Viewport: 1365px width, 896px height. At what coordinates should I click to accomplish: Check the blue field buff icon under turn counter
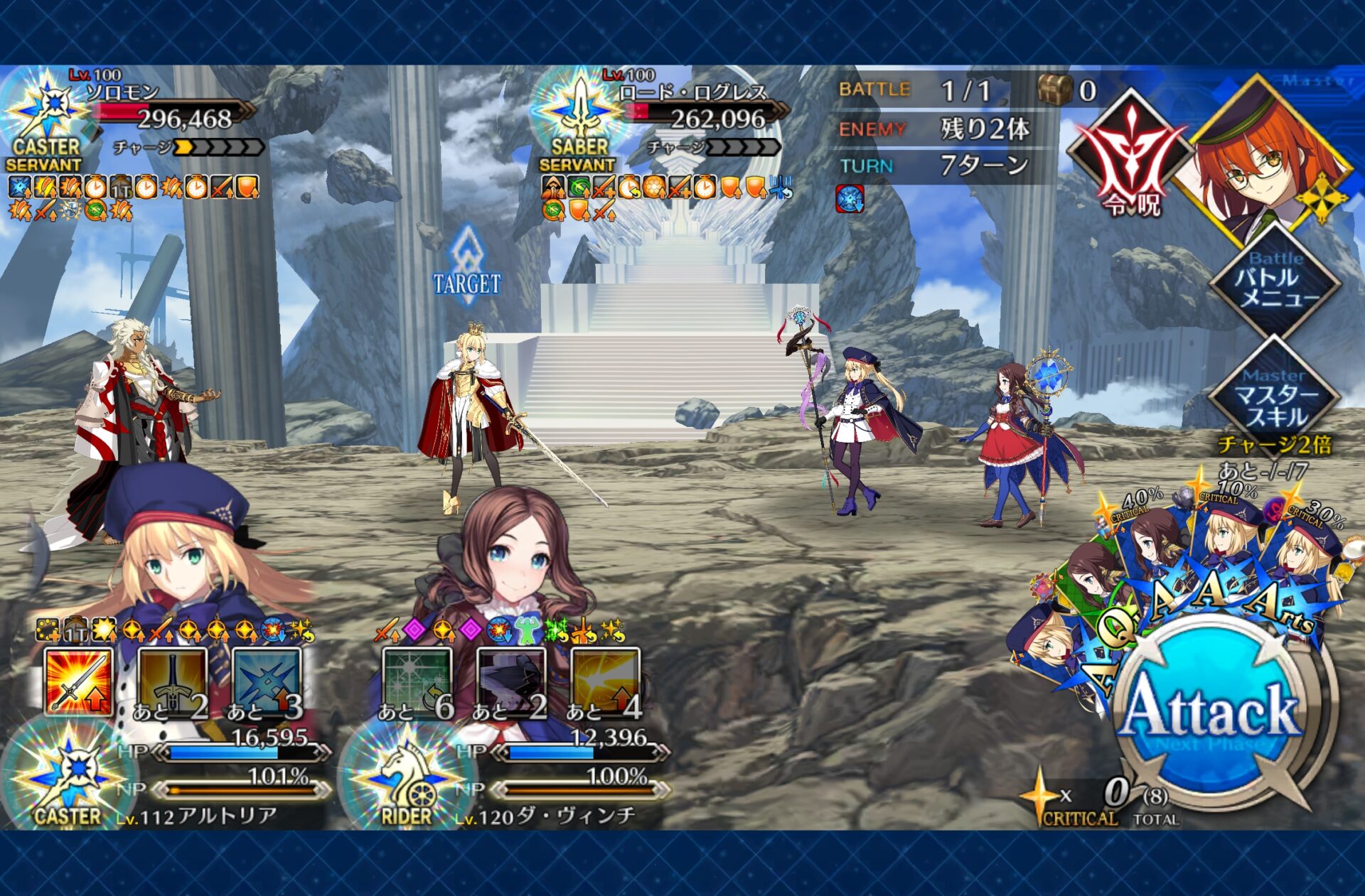850,199
